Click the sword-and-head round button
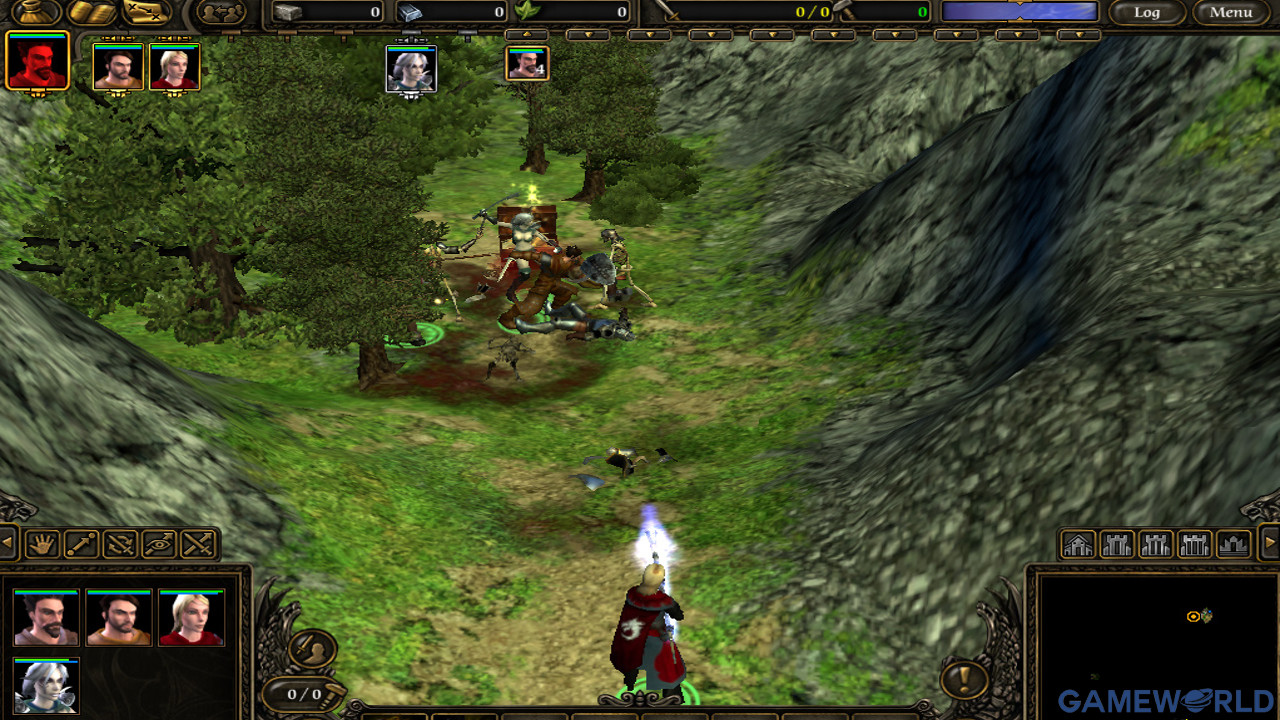 click(312, 648)
